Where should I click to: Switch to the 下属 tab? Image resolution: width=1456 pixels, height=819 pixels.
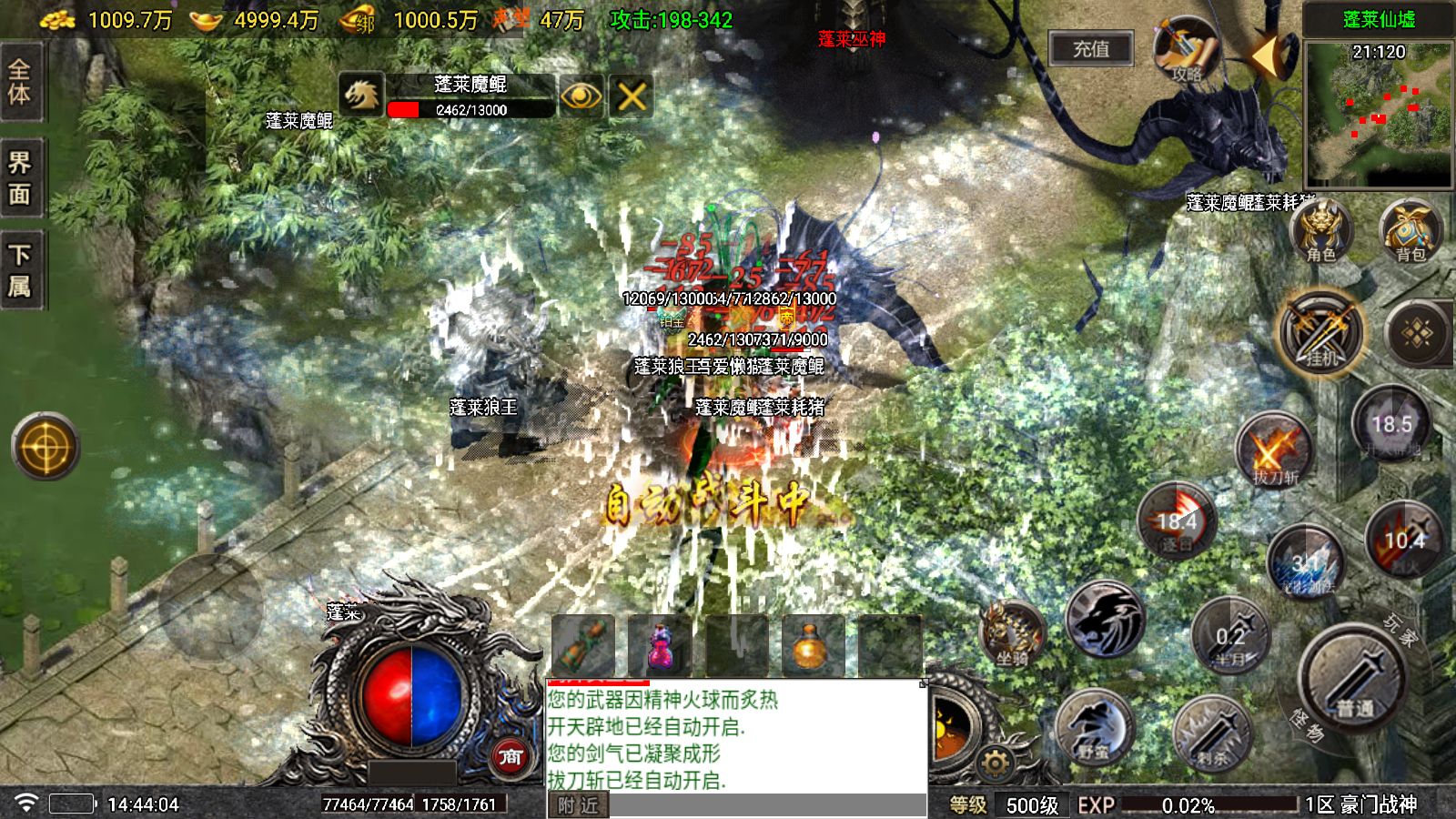(20, 270)
